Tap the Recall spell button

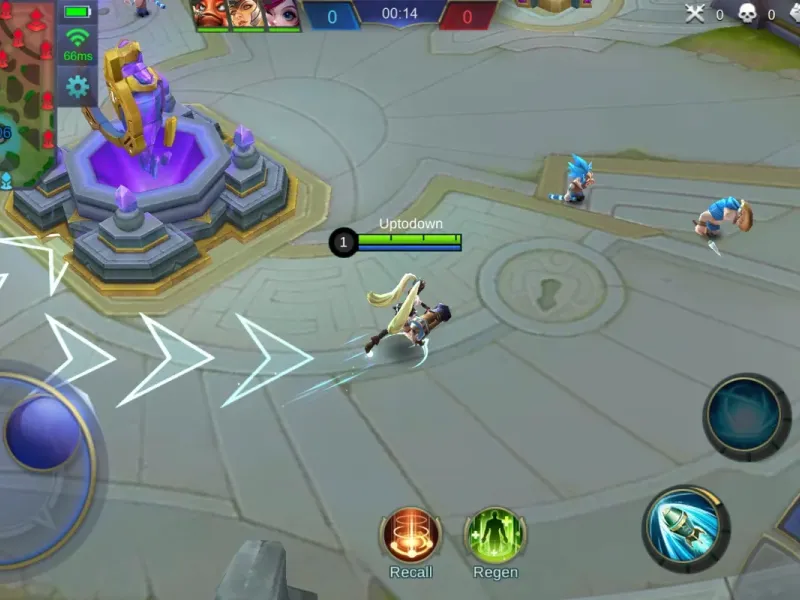coord(411,535)
